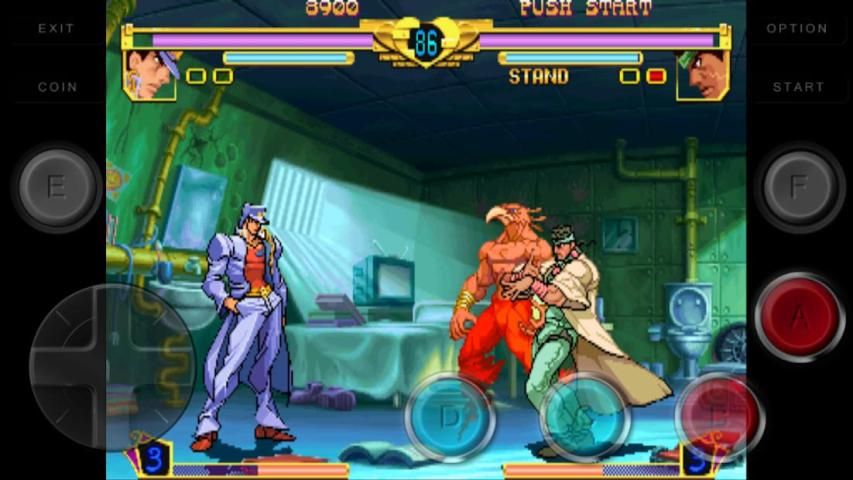Hit the red A attack button

pos(799,316)
